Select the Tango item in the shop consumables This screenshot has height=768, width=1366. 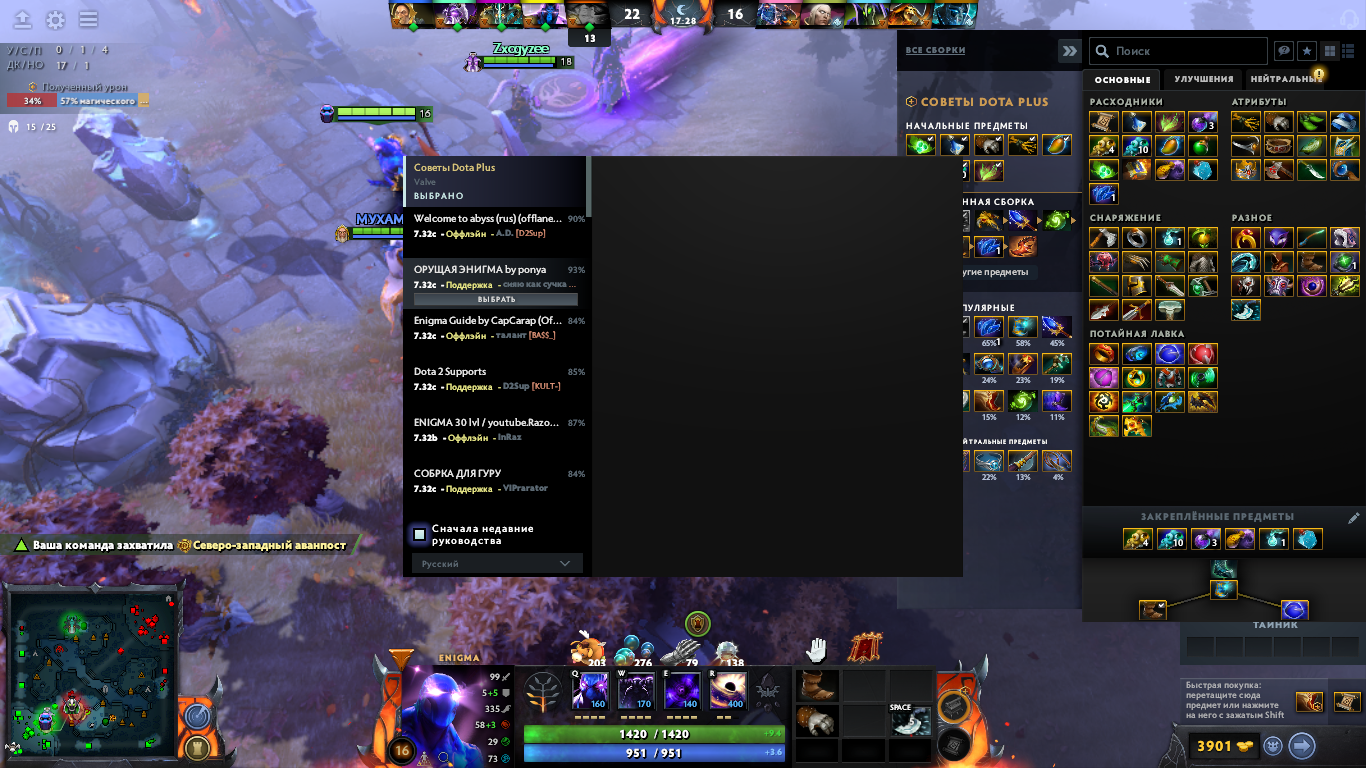(1106, 145)
